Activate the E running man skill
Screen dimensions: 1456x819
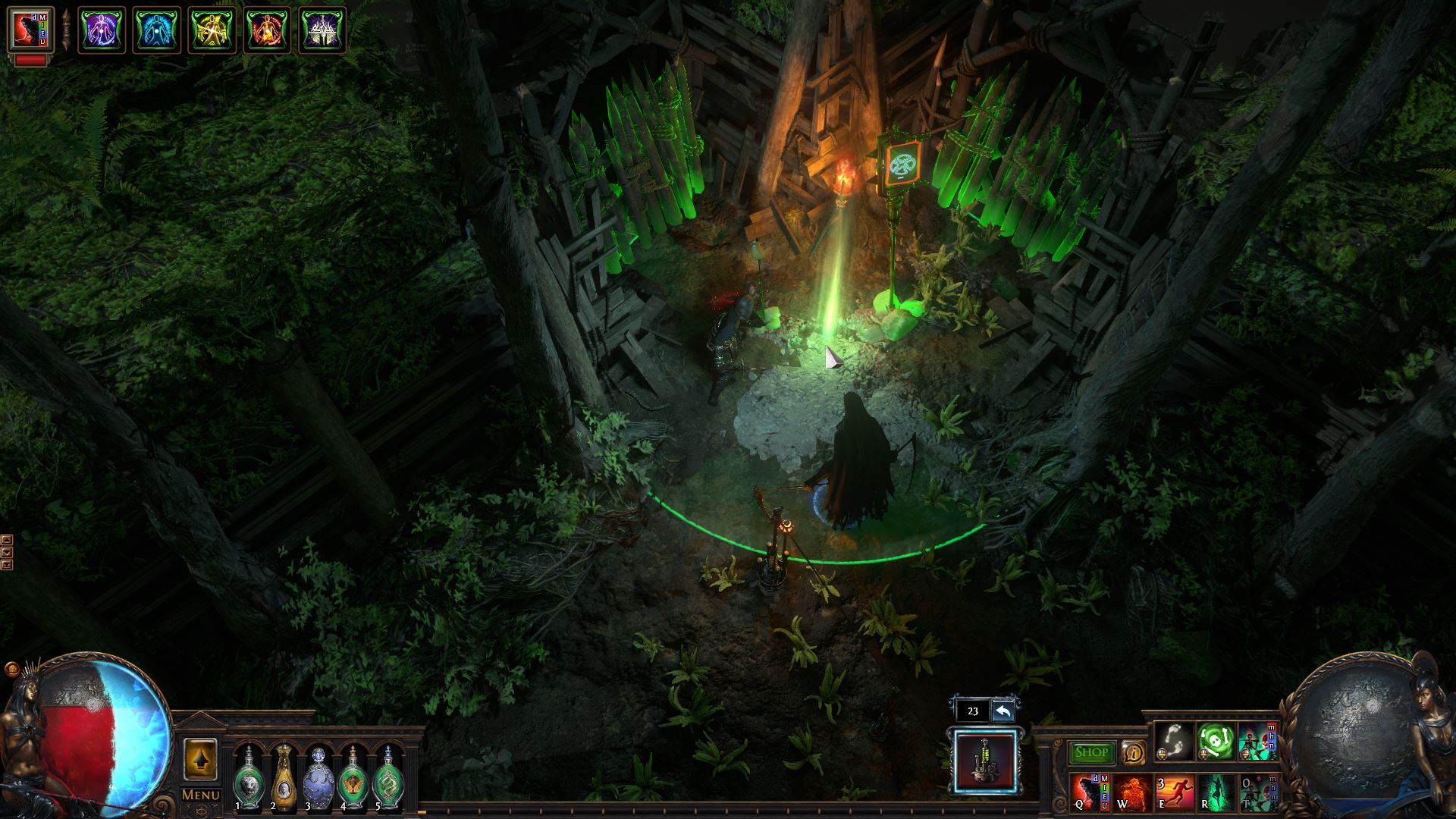point(1174,792)
